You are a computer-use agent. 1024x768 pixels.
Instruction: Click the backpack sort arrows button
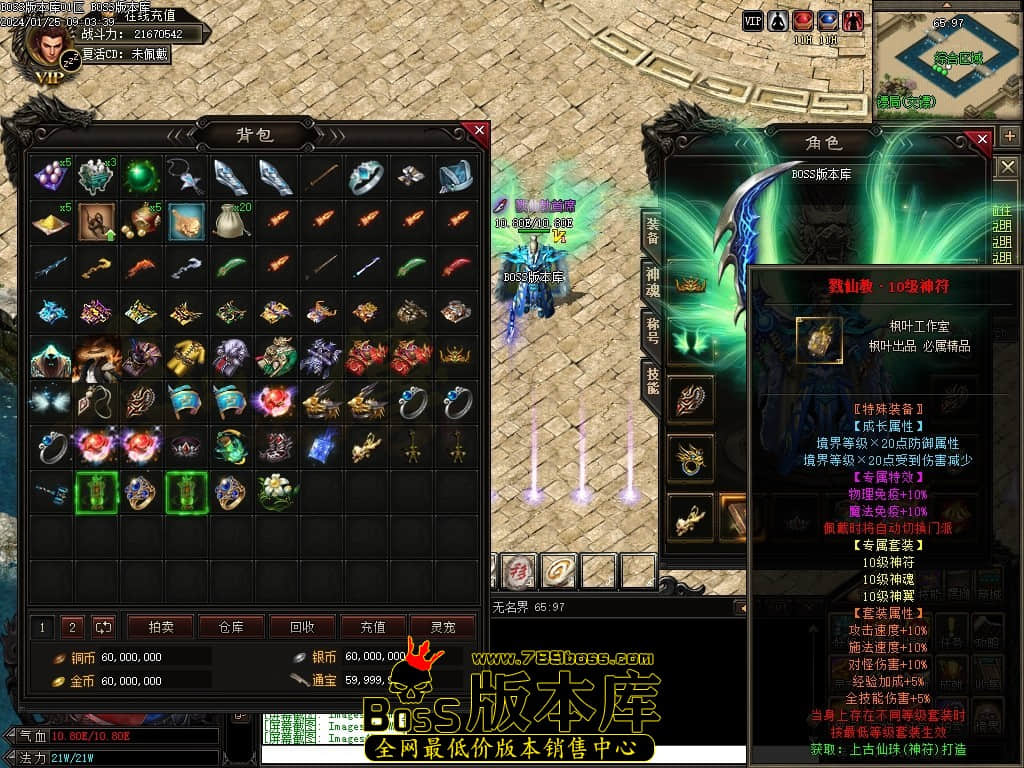(x=103, y=627)
